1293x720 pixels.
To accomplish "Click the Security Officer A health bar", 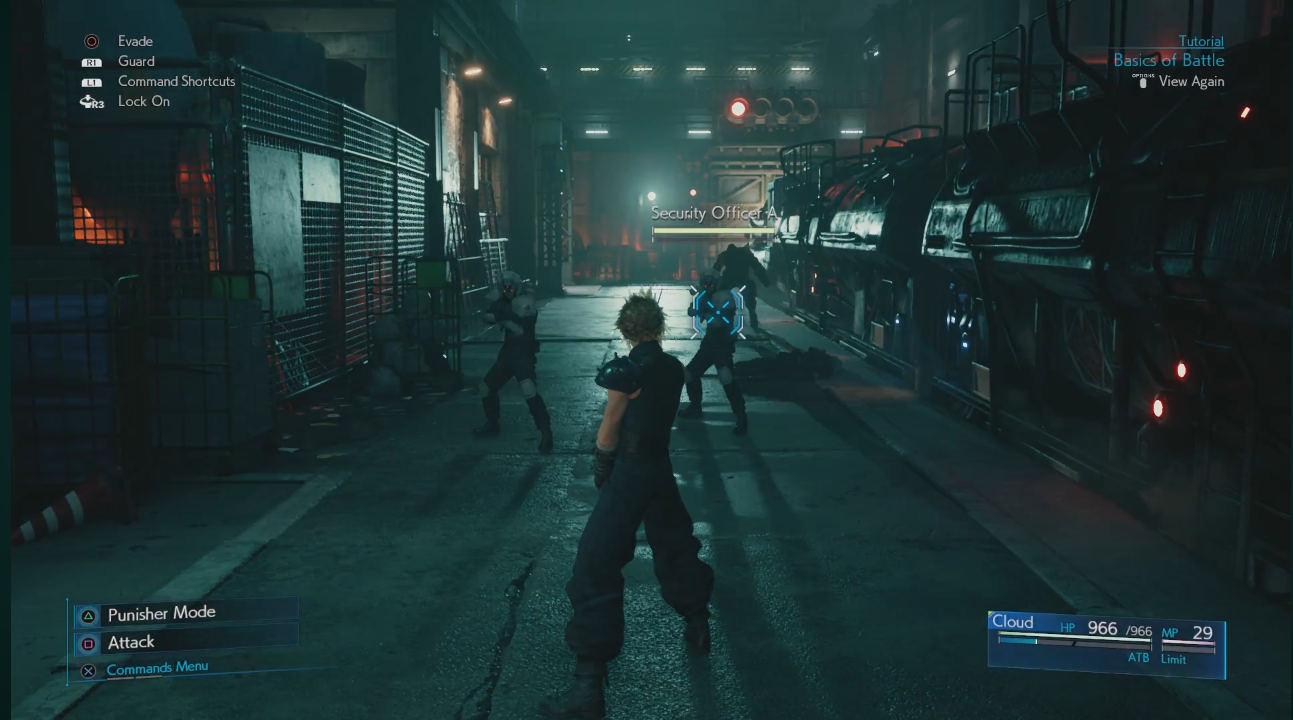I will (x=714, y=229).
